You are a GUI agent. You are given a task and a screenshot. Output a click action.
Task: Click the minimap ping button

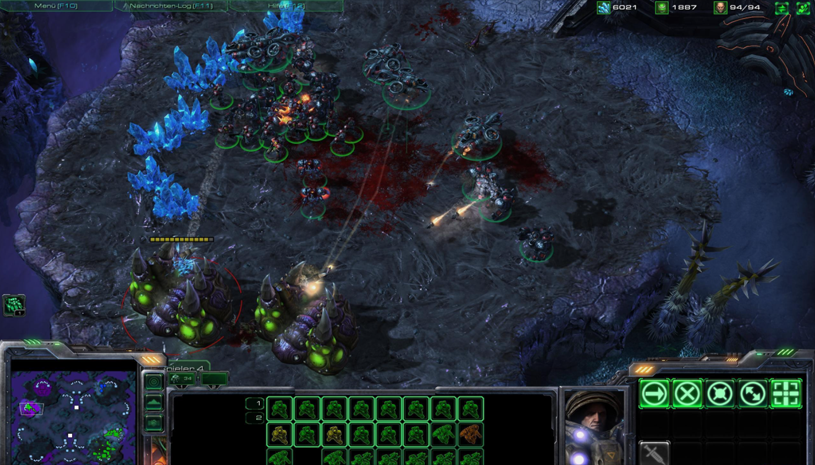[153, 382]
